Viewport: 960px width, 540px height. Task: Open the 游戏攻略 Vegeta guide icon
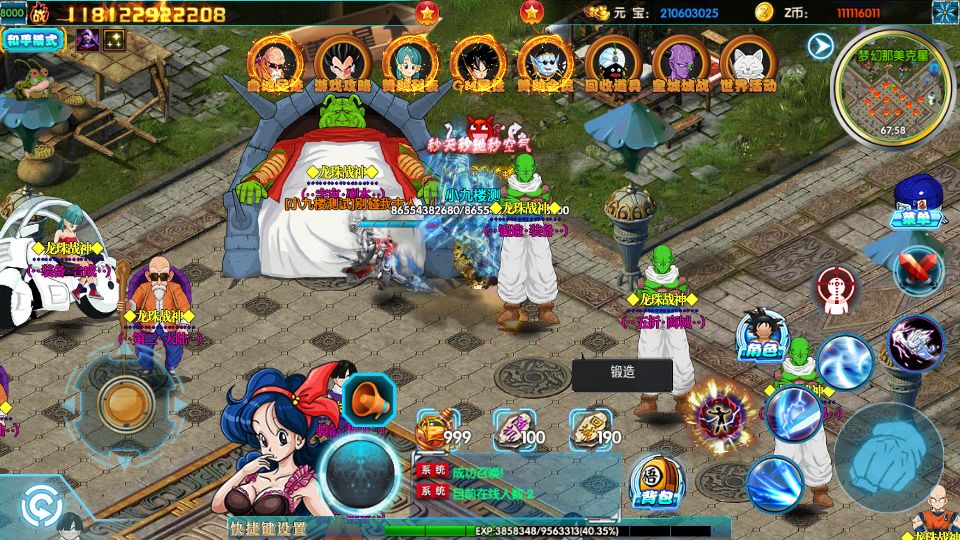point(343,64)
